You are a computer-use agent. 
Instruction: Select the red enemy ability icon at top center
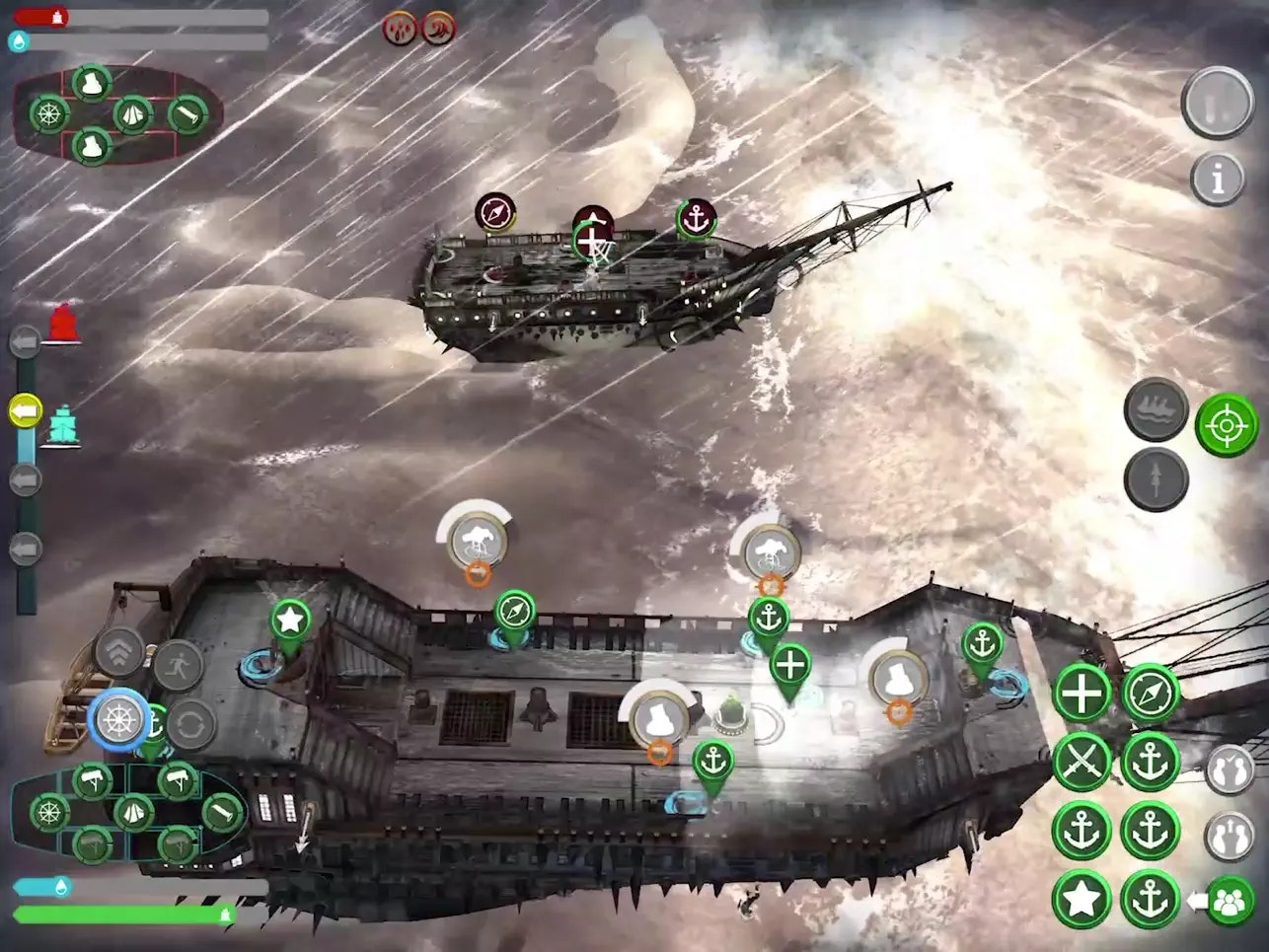coord(398,27)
